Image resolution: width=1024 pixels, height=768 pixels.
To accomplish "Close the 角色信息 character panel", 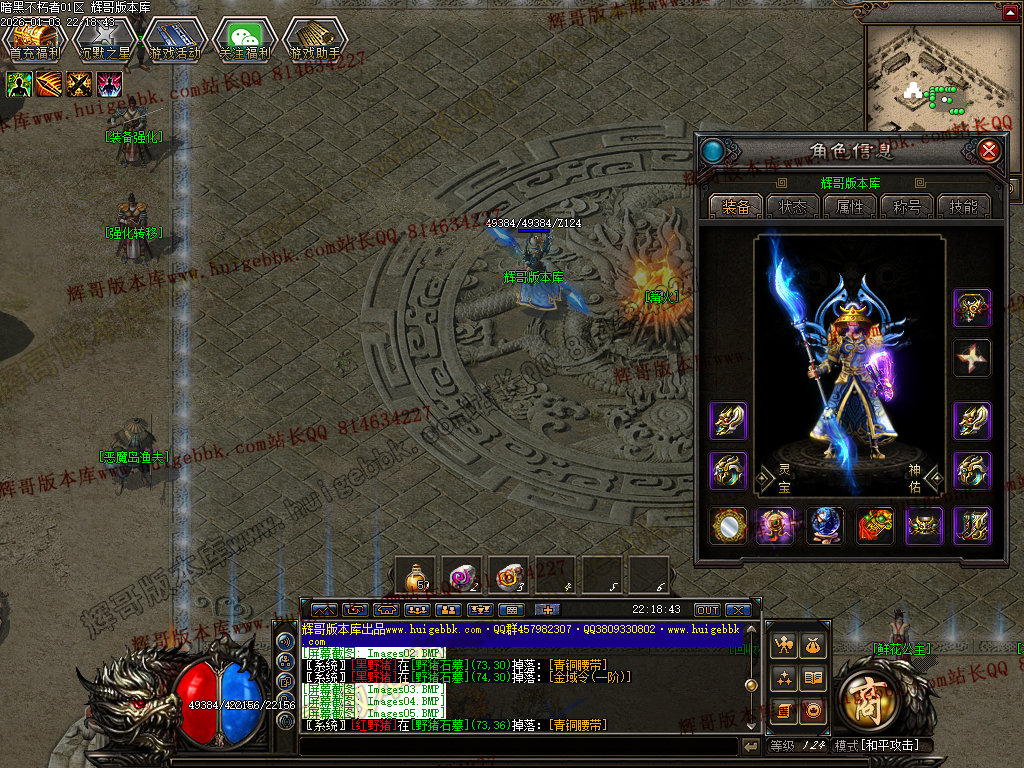I will [988, 151].
